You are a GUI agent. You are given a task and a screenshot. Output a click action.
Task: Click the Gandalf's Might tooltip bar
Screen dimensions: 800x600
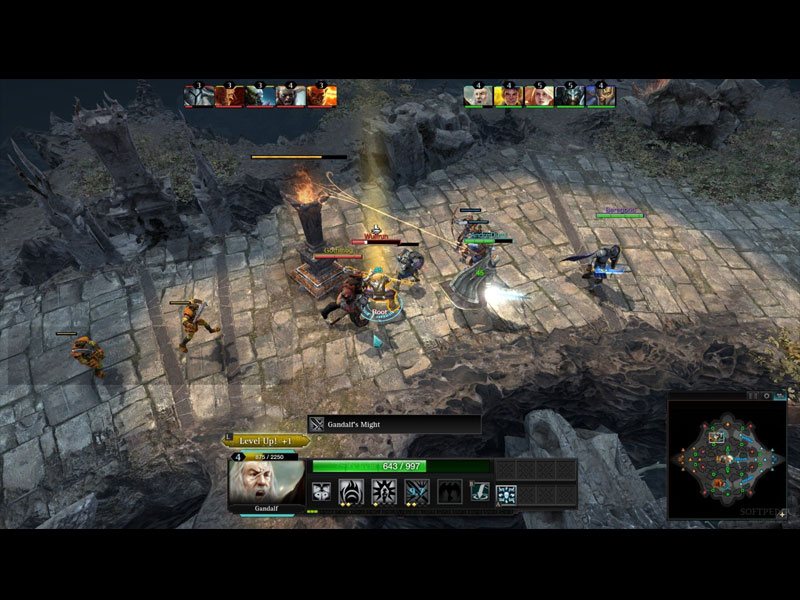[x=394, y=424]
